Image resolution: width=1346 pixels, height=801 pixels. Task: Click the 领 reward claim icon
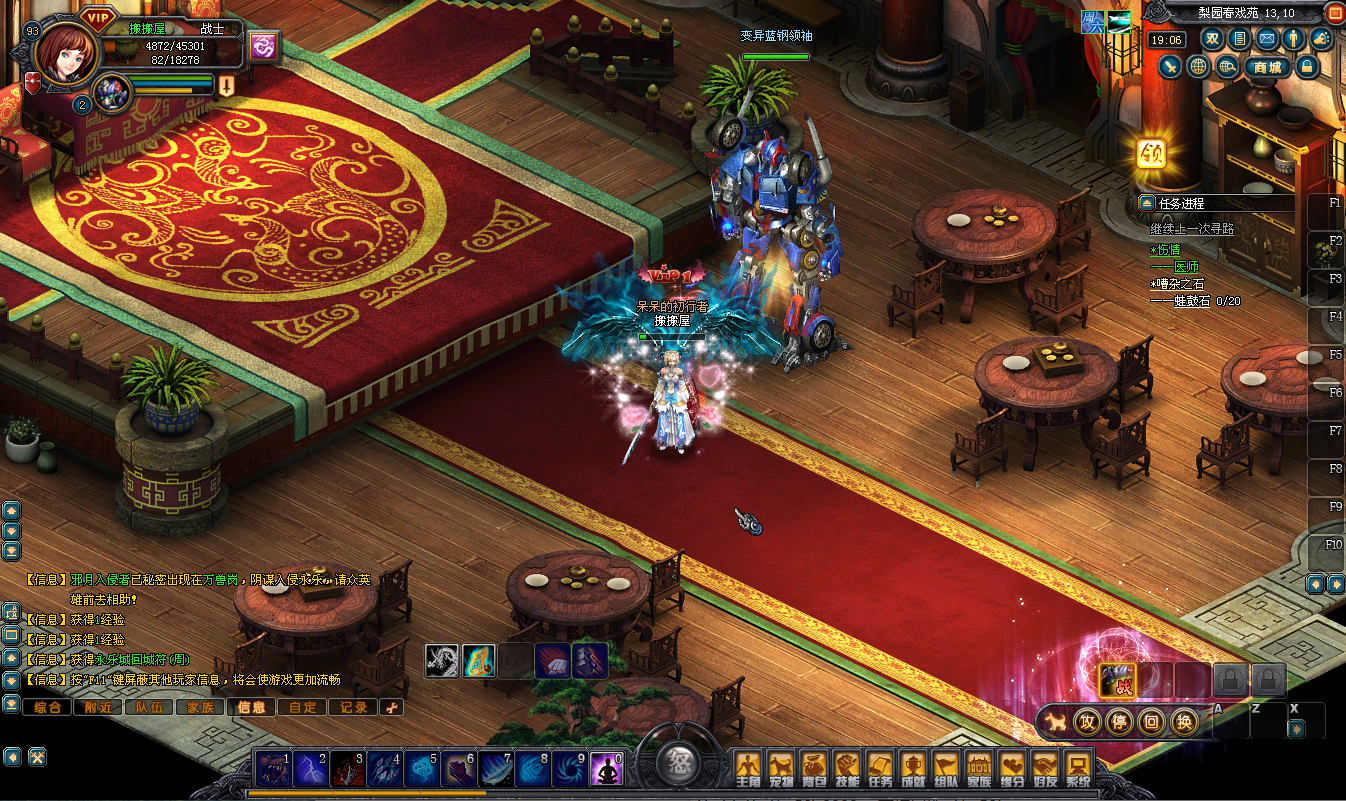coord(1151,154)
